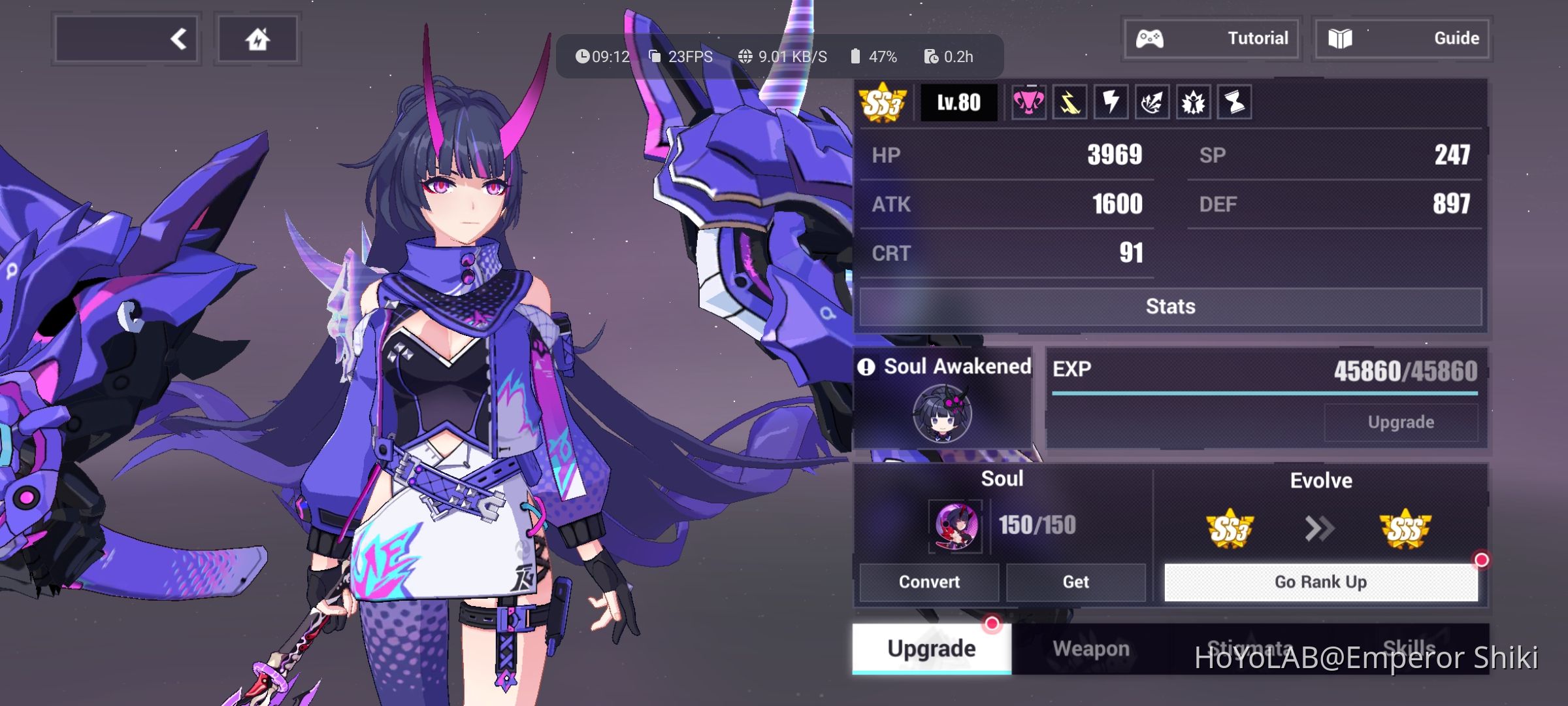Expand the Stats panel
Screen dimensions: 1568x706
(1169, 306)
